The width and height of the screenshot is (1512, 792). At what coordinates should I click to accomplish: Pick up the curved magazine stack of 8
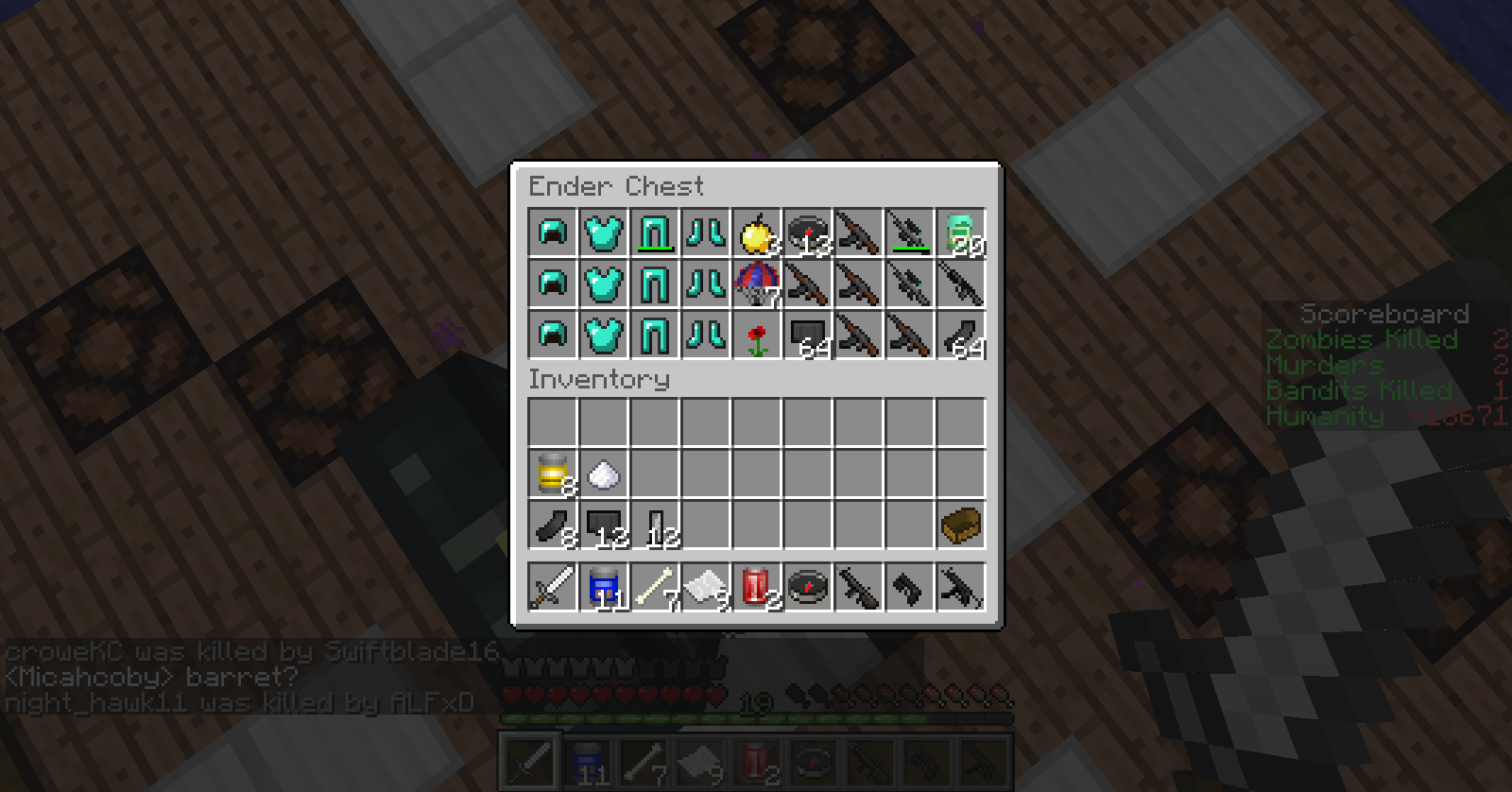tap(552, 525)
